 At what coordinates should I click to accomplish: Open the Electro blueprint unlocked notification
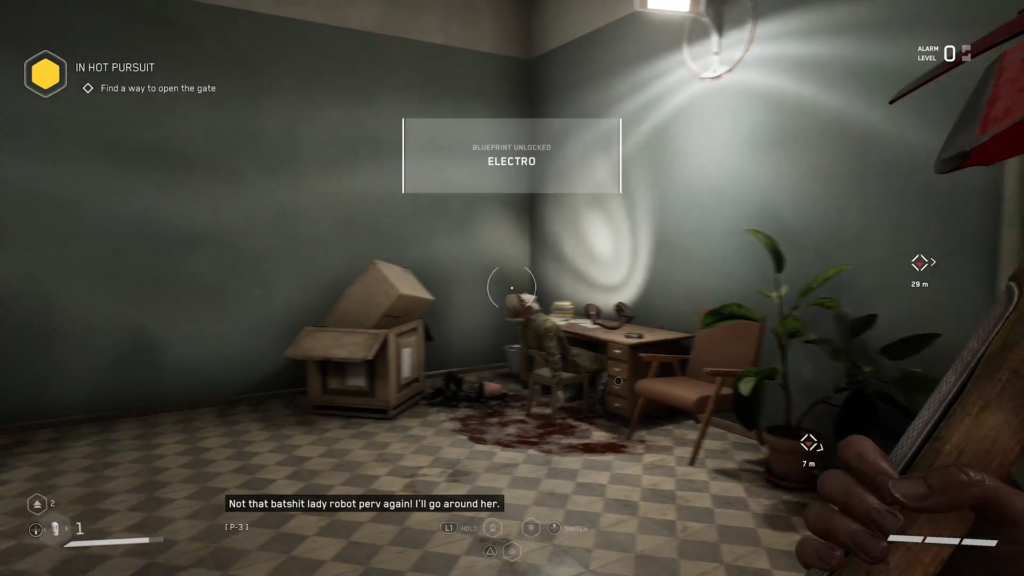pos(511,155)
